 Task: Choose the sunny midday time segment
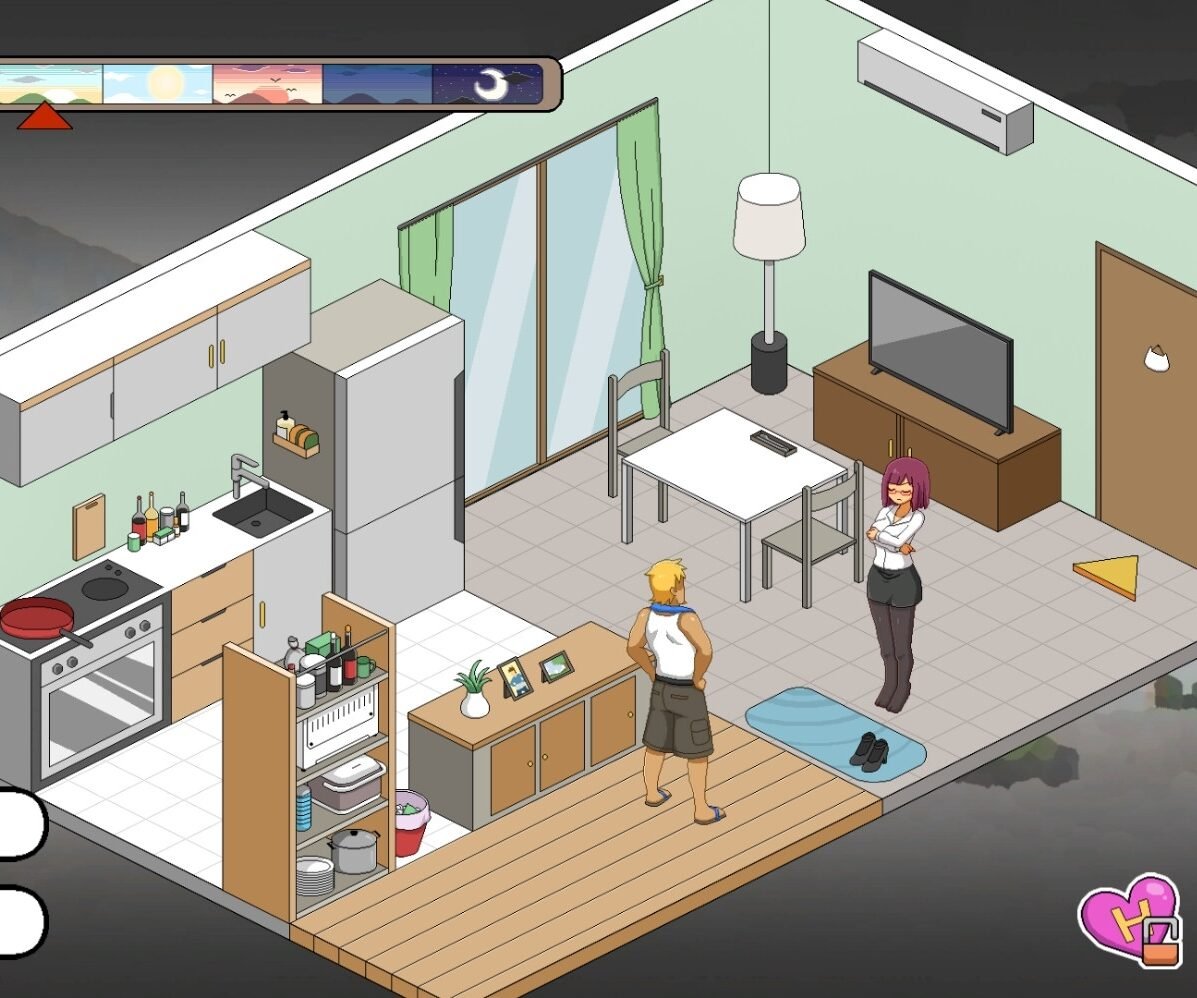click(158, 85)
